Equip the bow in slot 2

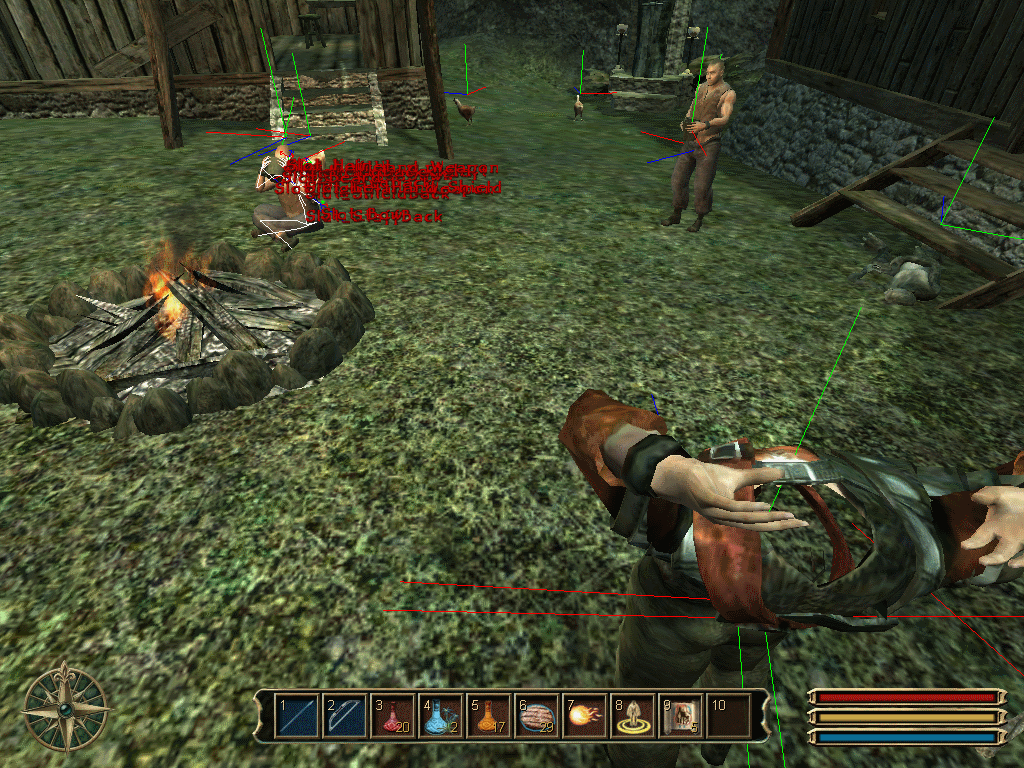pyautogui.click(x=345, y=716)
